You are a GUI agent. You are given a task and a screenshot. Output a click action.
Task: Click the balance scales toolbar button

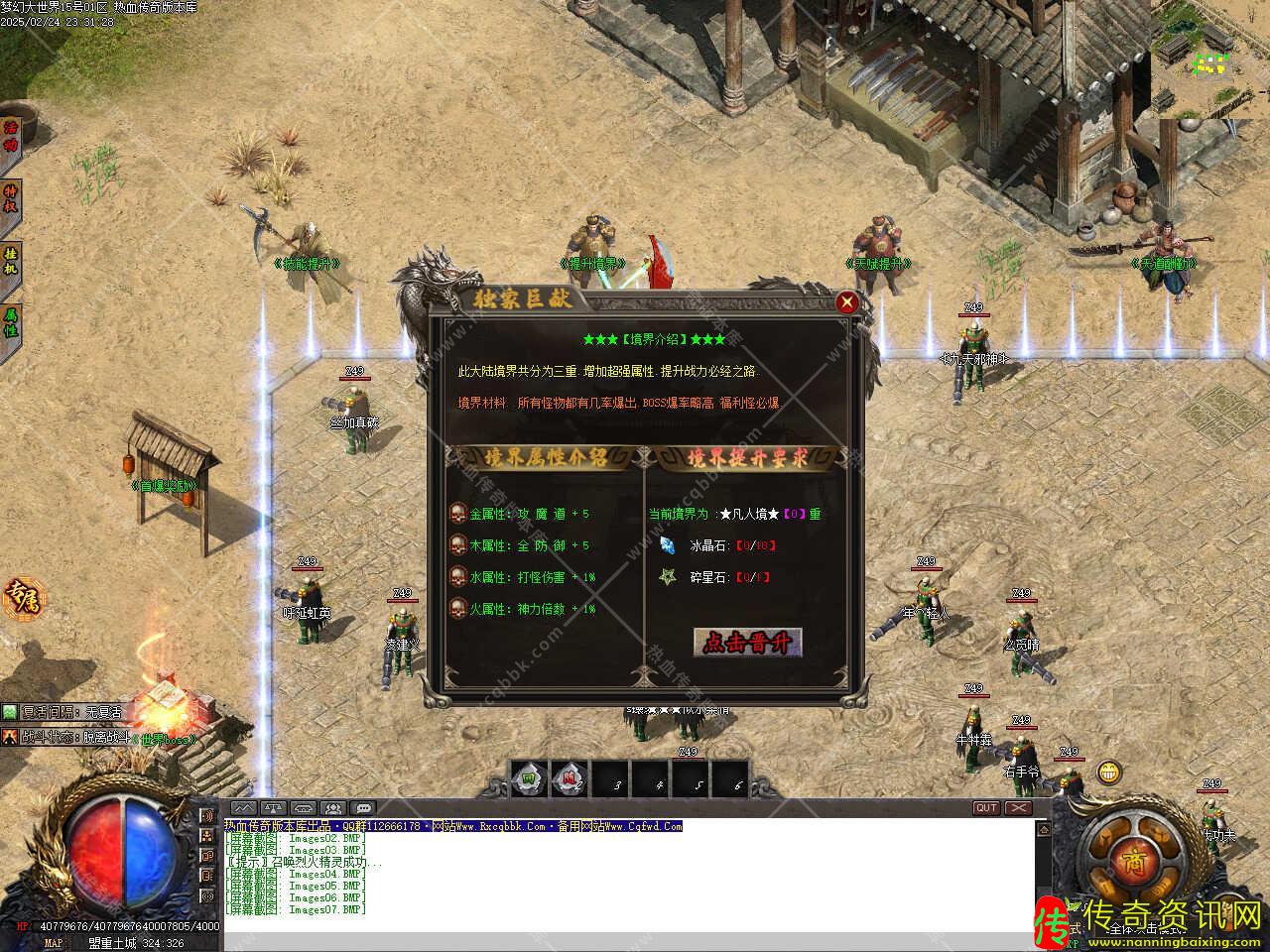273,808
